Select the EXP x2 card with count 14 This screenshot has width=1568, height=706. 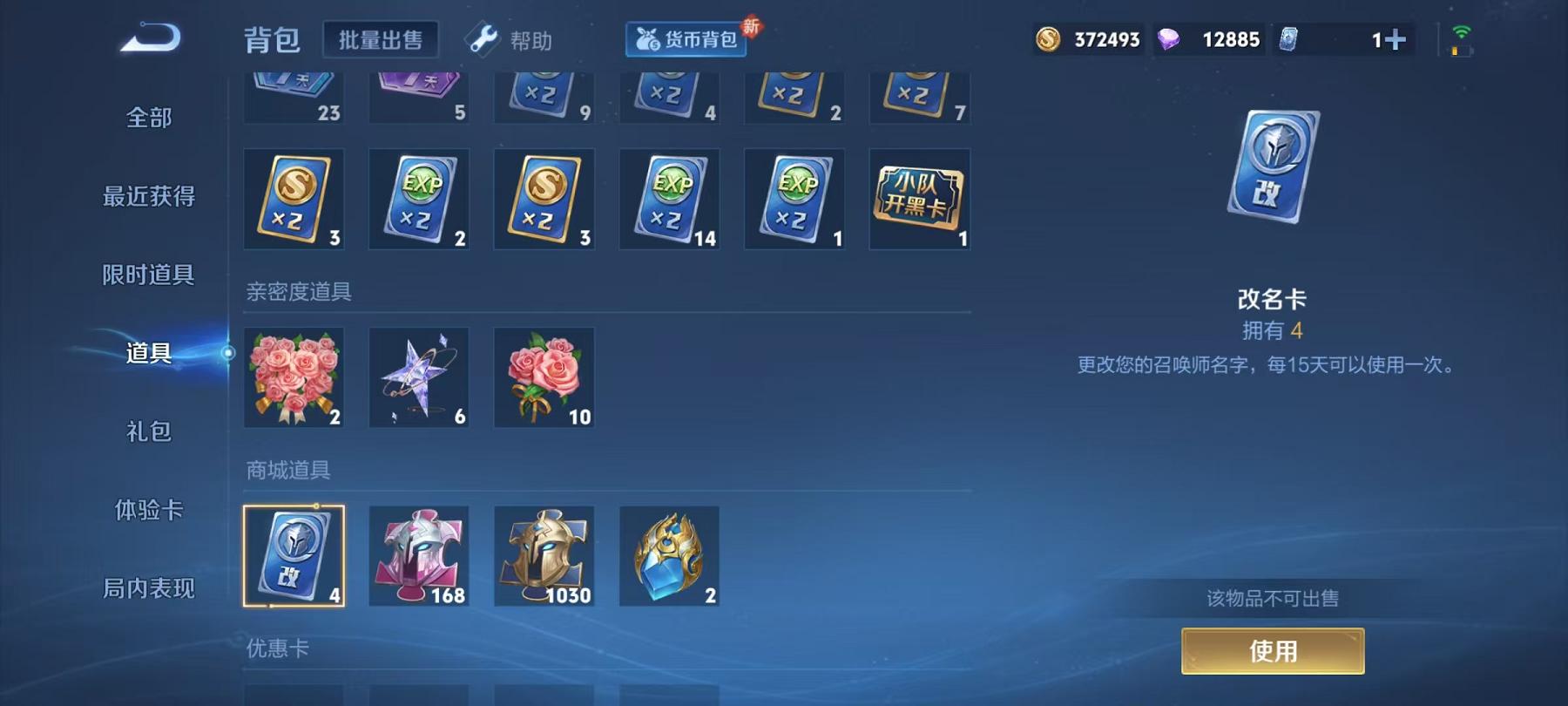coord(669,199)
